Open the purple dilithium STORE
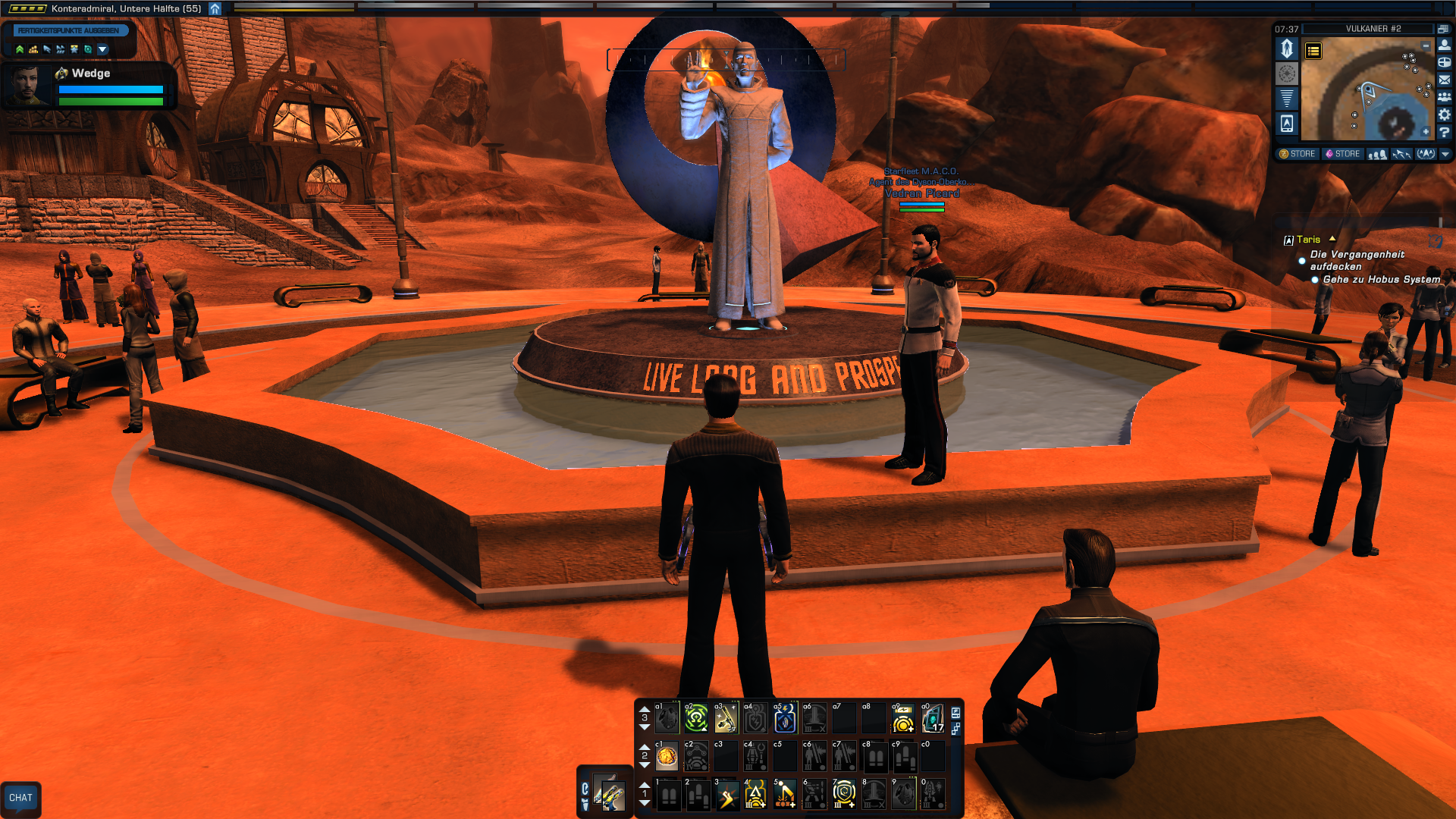The image size is (1456, 819). click(x=1342, y=154)
